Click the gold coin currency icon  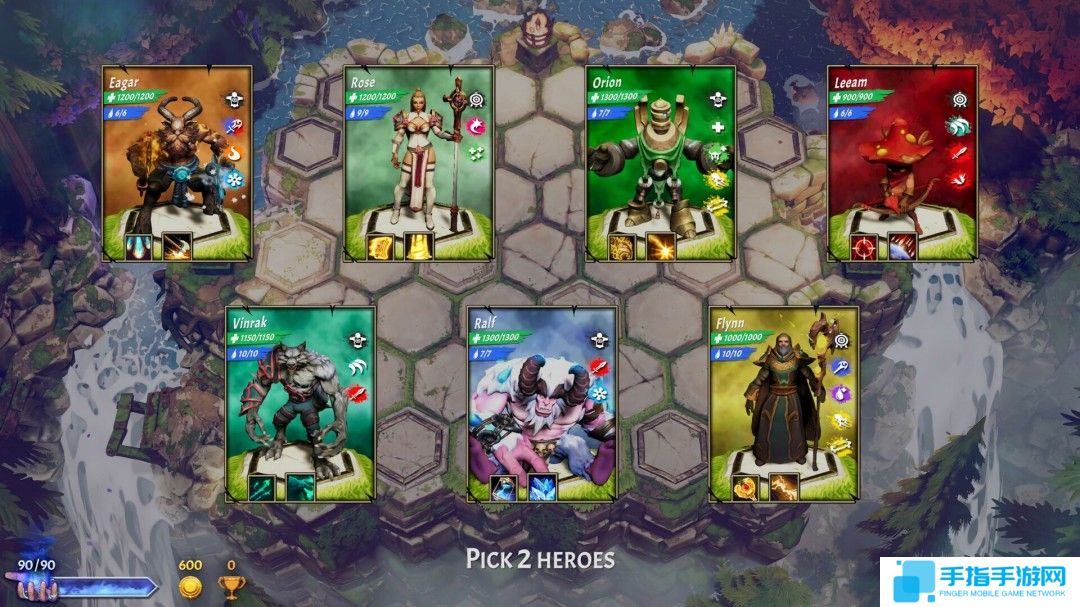tap(190, 587)
